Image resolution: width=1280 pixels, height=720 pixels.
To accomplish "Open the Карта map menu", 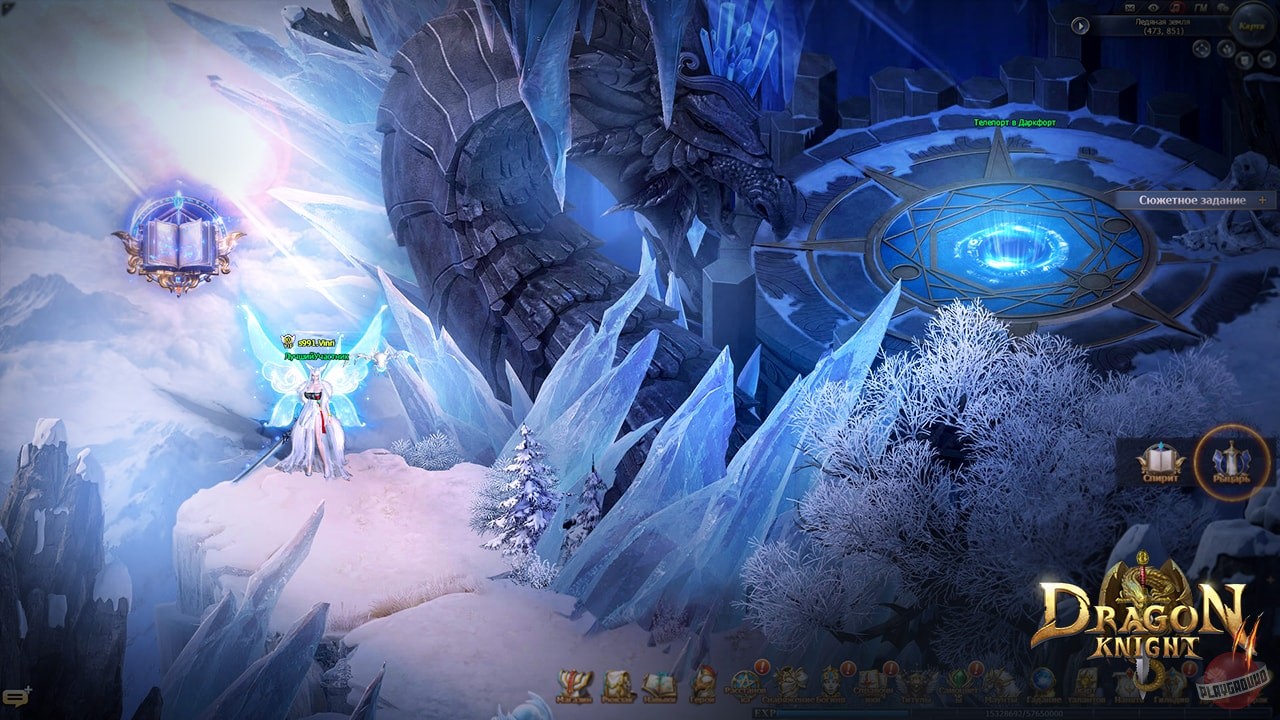I will tap(1250, 26).
